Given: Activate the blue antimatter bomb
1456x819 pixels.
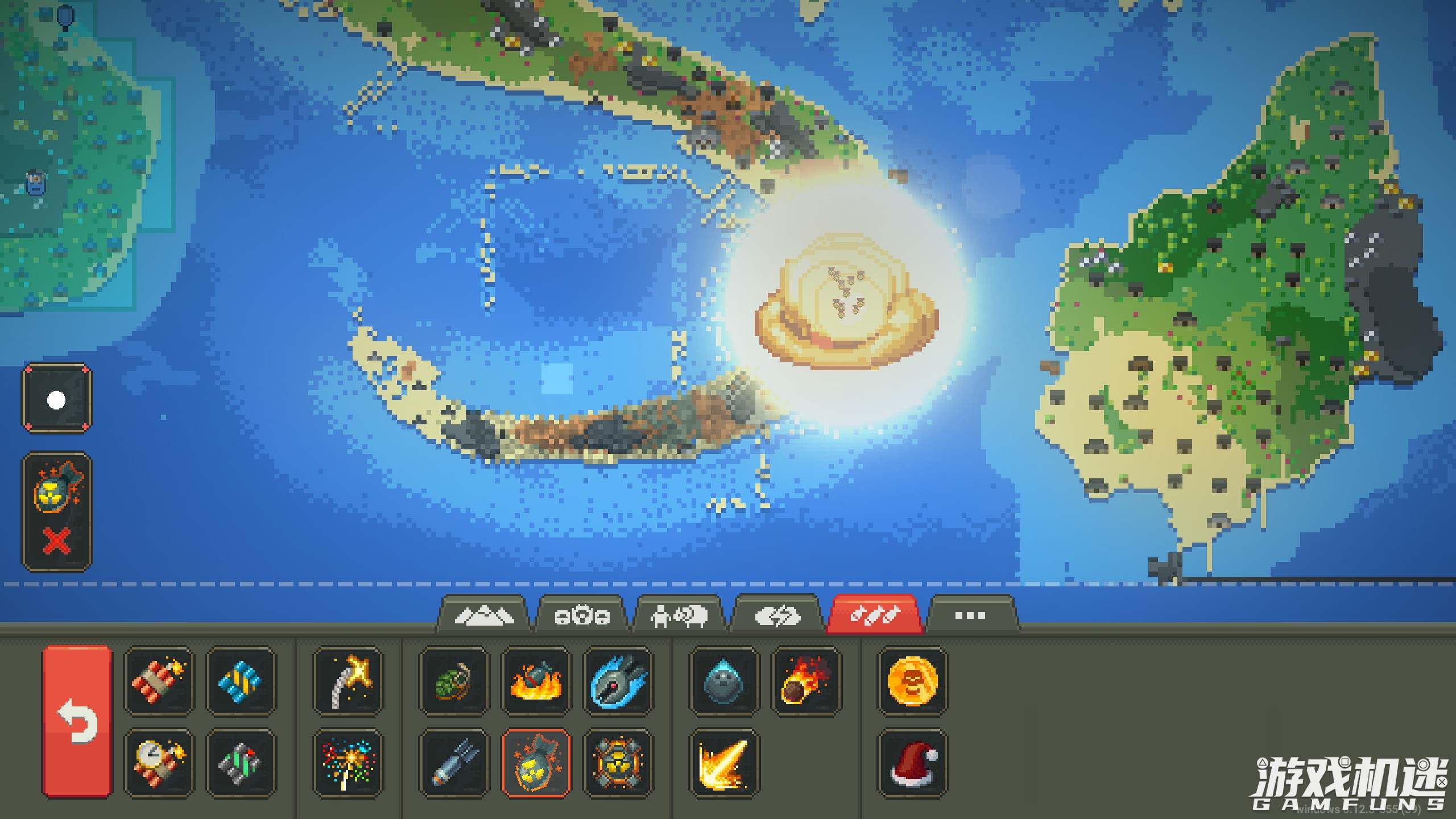Looking at the screenshot, I should click(x=618, y=680).
